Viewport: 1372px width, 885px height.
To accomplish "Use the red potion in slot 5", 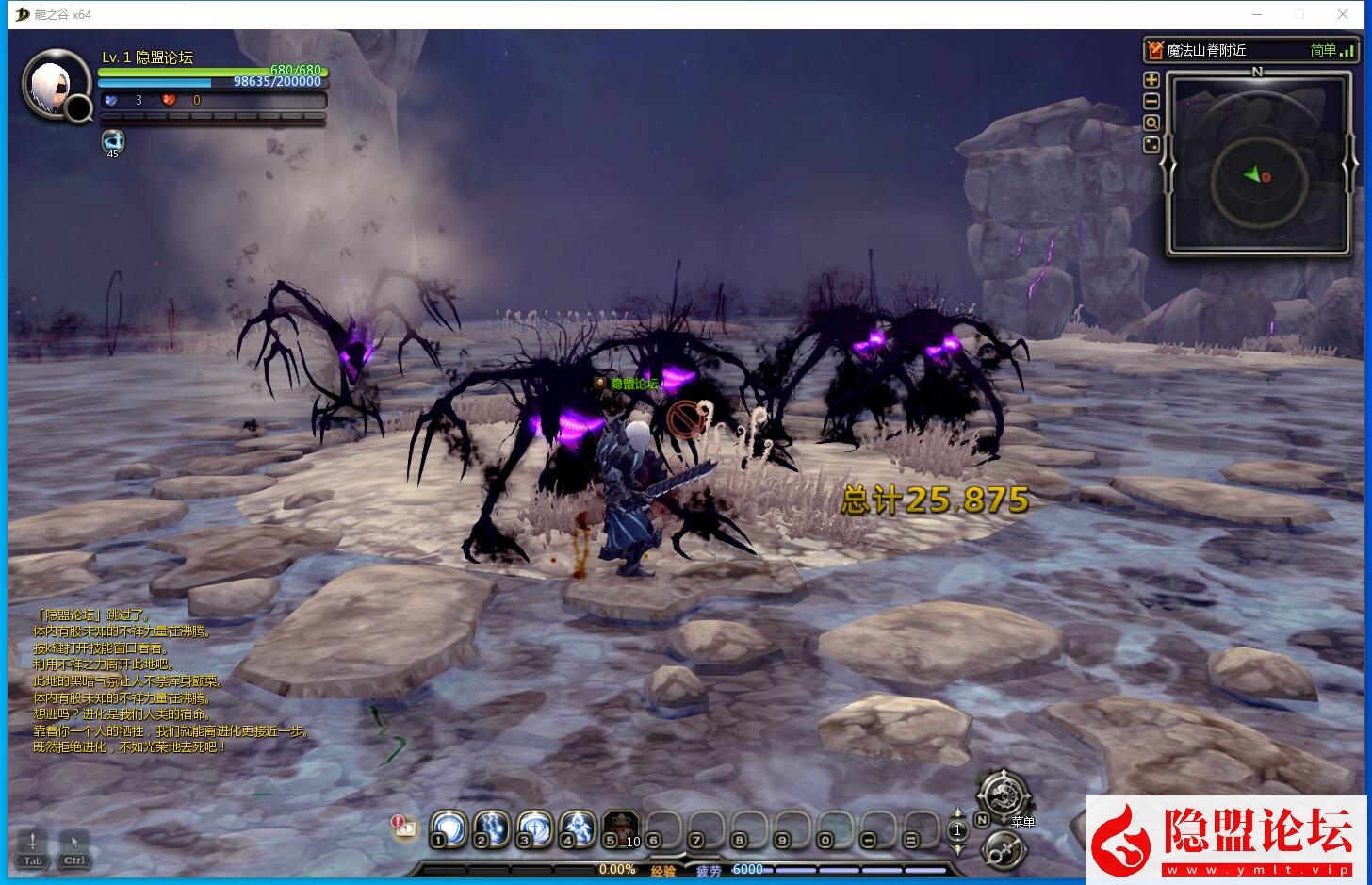I will [x=621, y=828].
